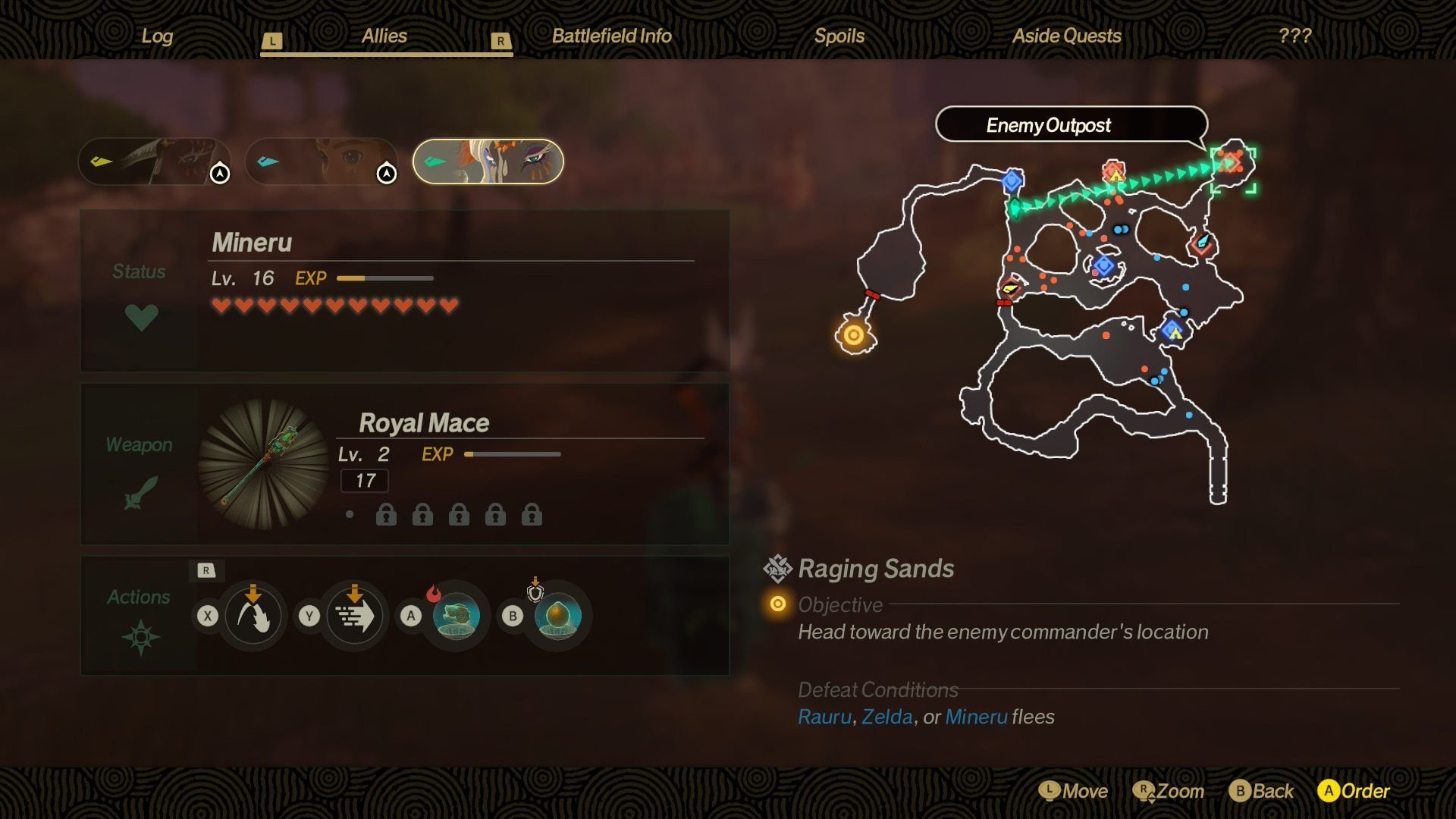Select the Enemy Outpost marker on the map
This screenshot has height=819, width=1456.
[x=1230, y=163]
